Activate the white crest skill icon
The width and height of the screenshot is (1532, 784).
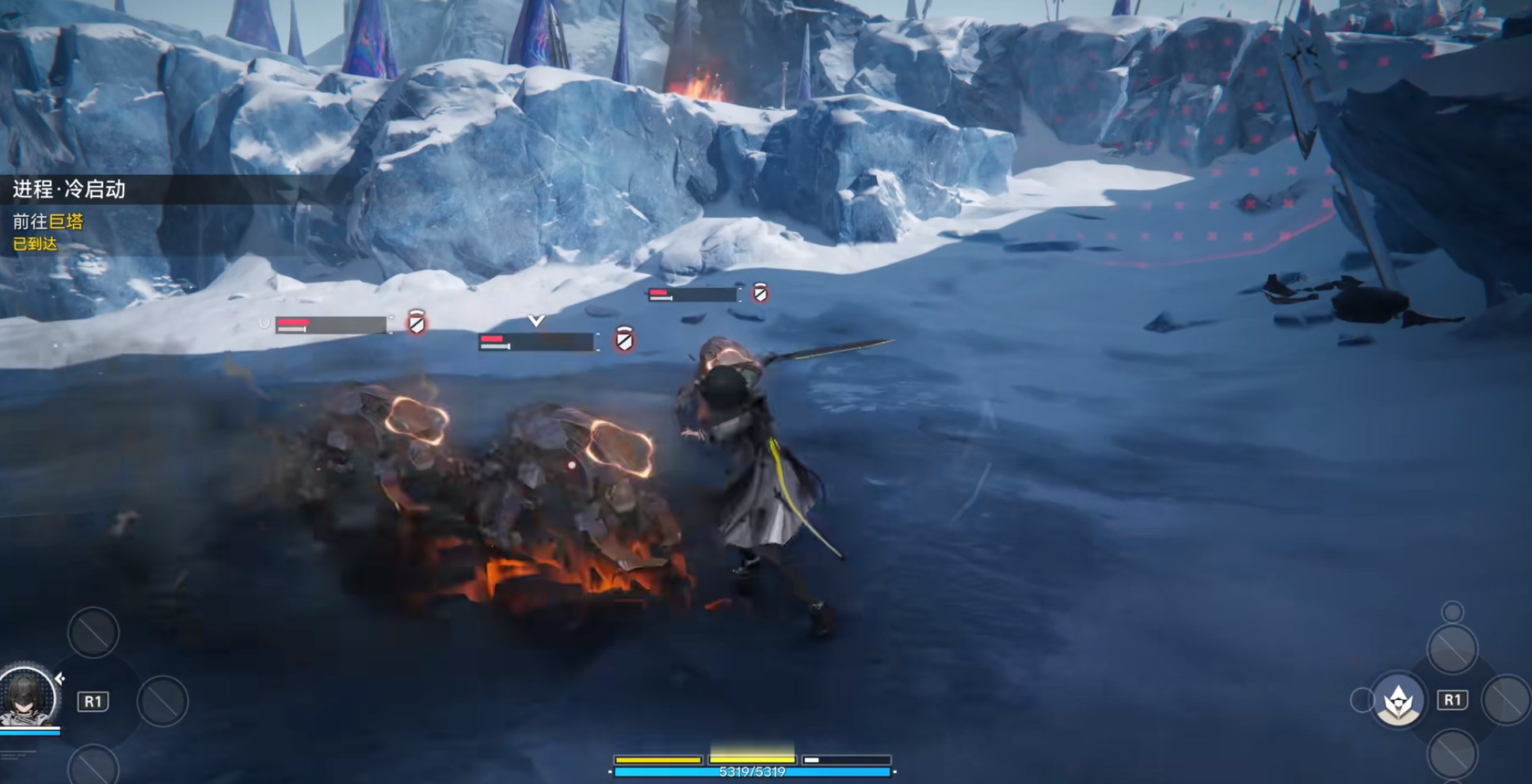[x=1398, y=700]
